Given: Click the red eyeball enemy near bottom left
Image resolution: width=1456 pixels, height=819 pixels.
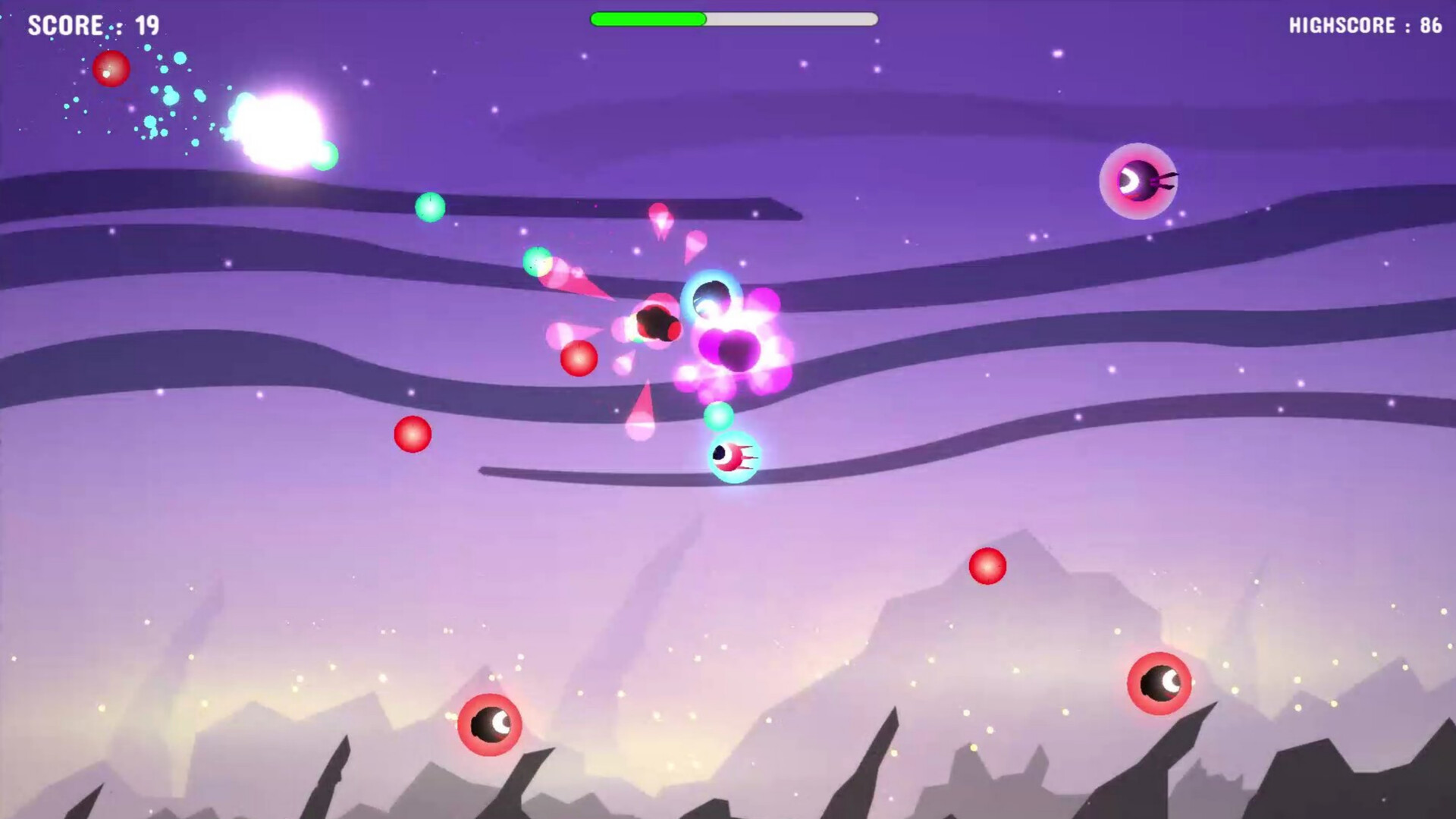Looking at the screenshot, I should 489,726.
